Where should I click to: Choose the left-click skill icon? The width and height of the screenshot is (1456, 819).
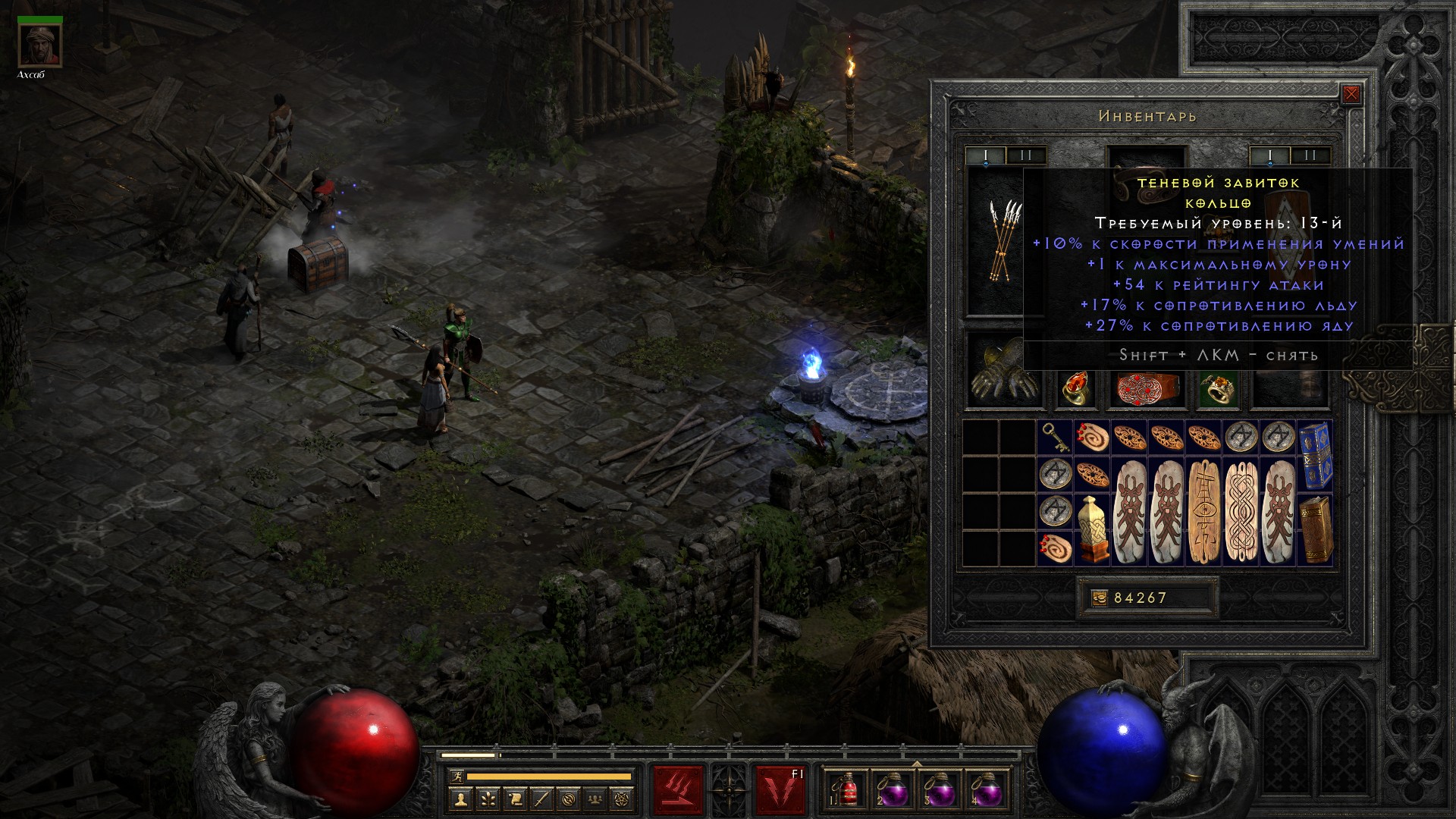tap(678, 789)
